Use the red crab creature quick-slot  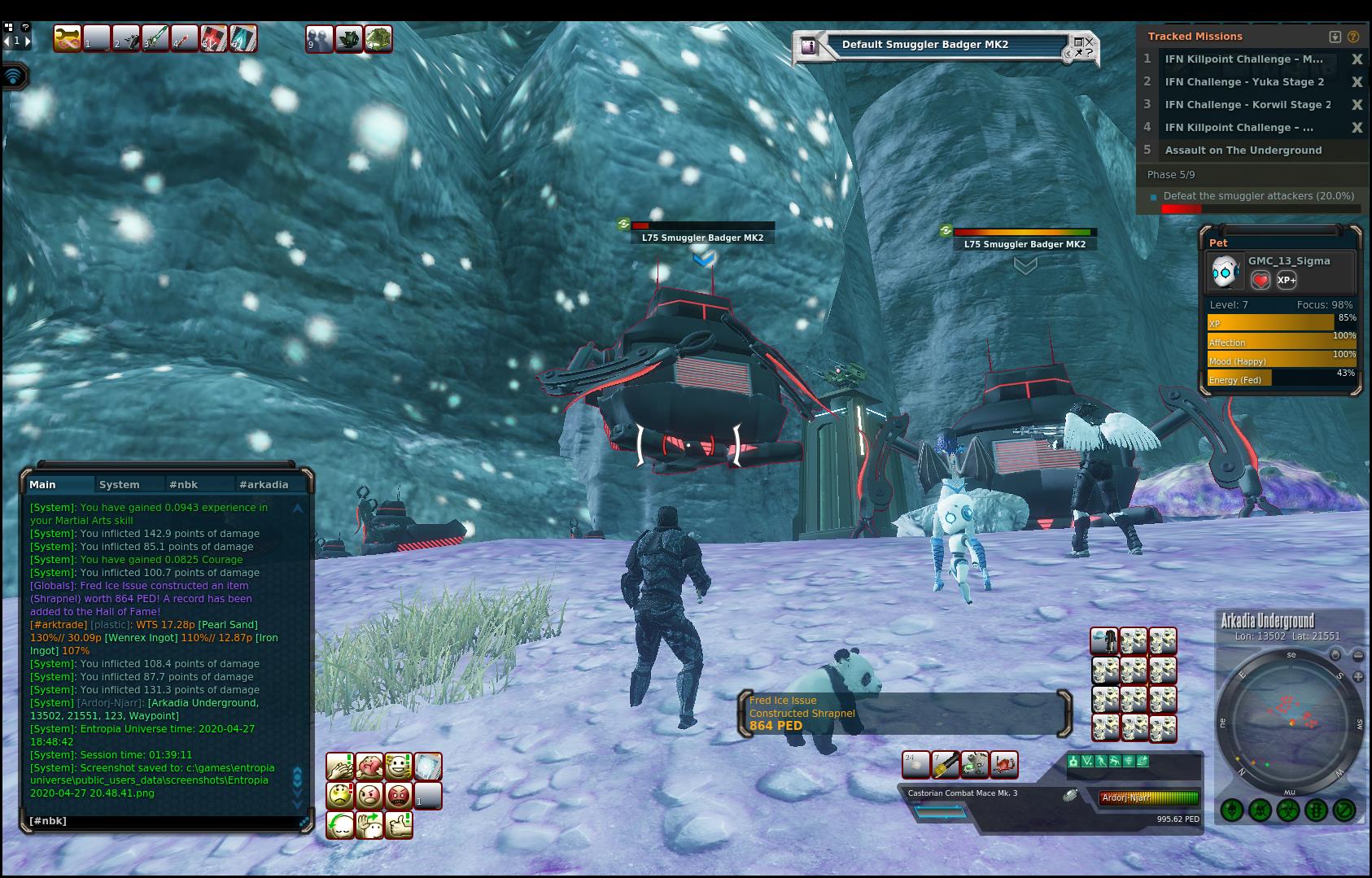[x=1003, y=764]
